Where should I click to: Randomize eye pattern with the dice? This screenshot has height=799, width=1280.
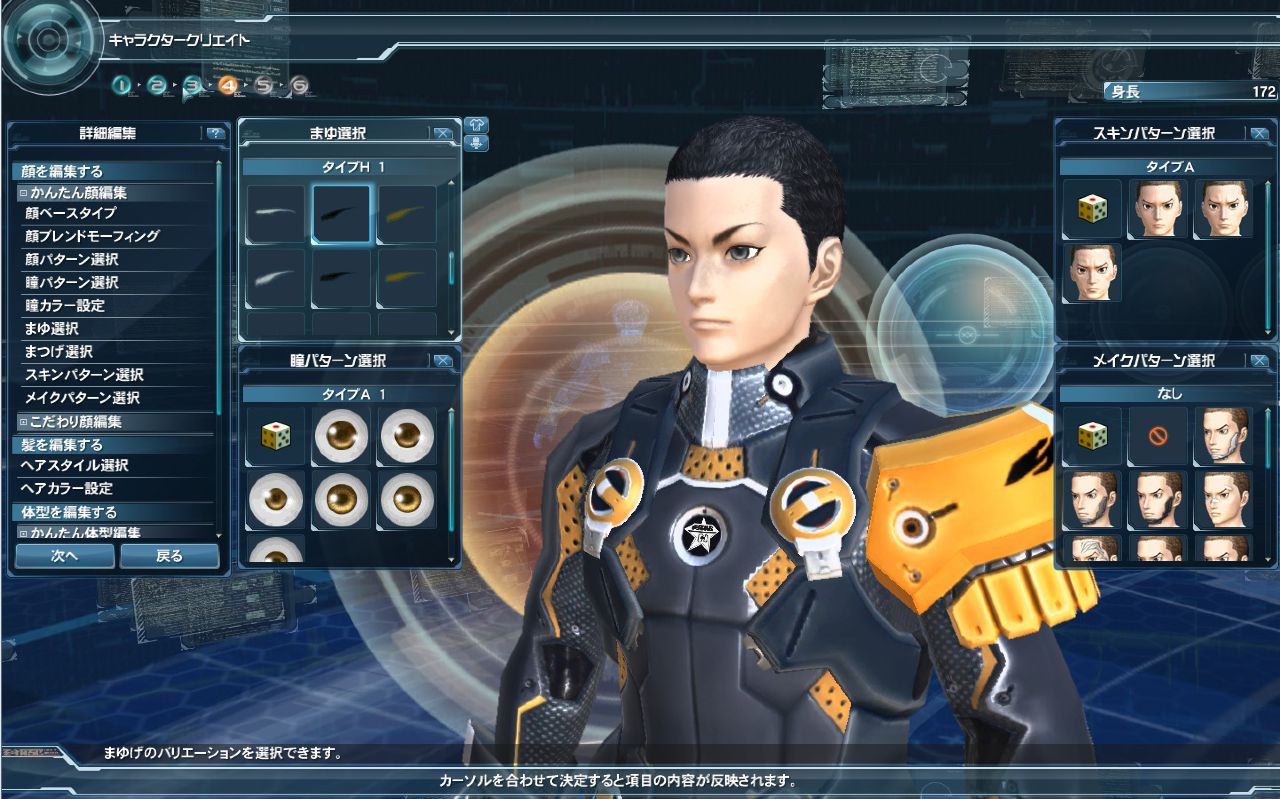point(275,436)
